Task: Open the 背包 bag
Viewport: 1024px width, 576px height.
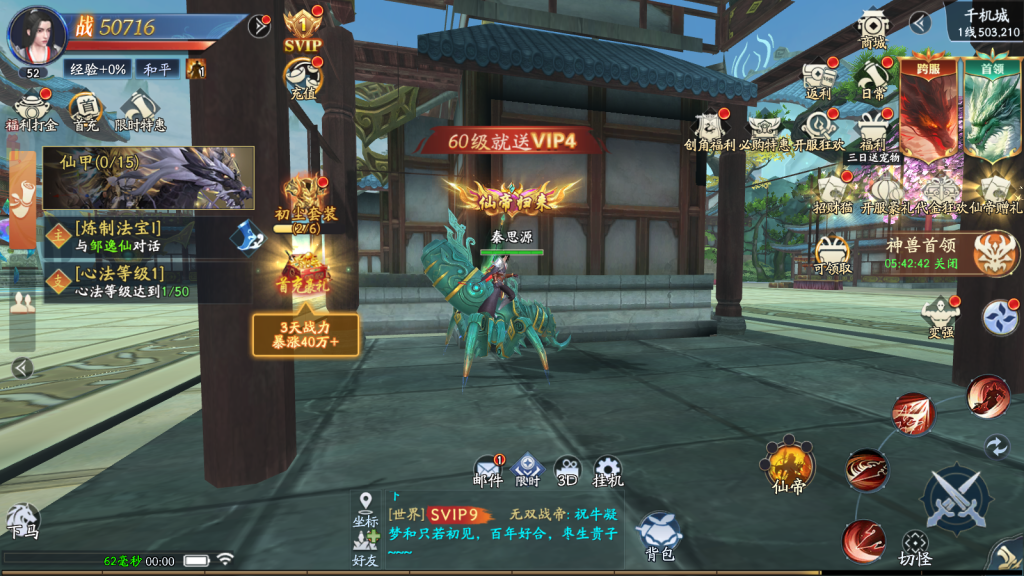Action: click(659, 535)
